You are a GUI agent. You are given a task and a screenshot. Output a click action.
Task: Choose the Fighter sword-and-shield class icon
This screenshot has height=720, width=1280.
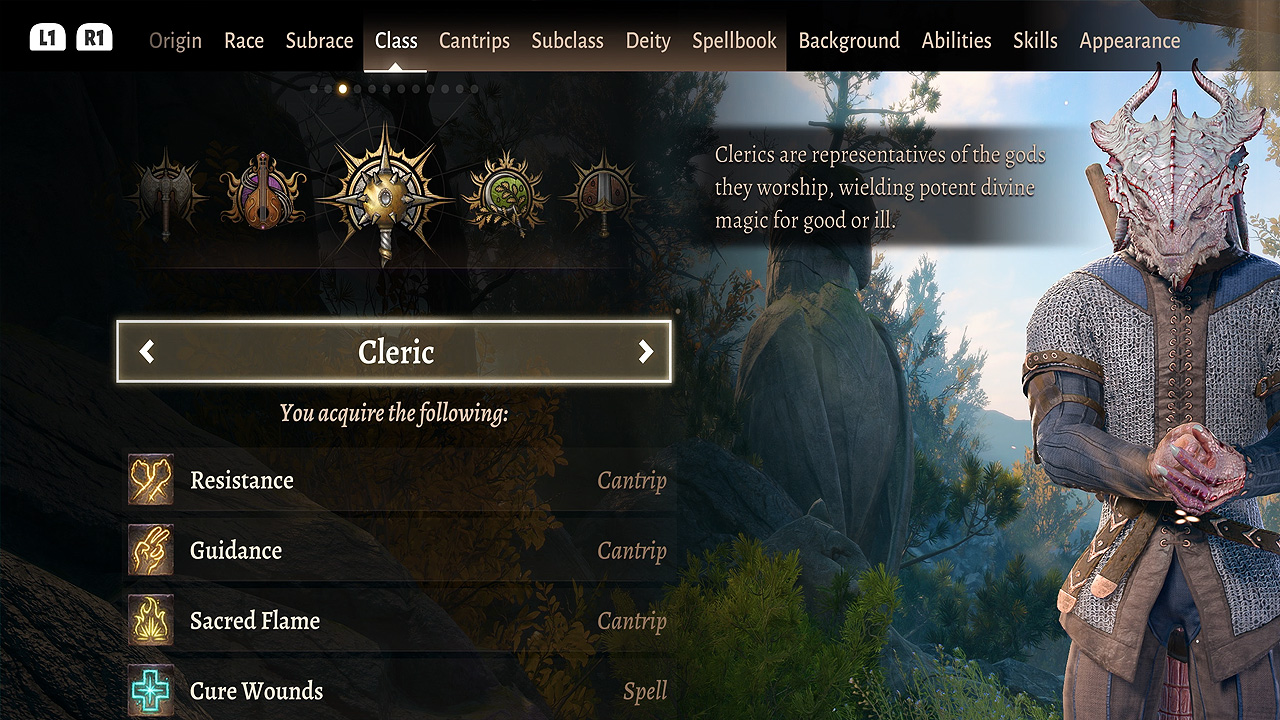[602, 192]
